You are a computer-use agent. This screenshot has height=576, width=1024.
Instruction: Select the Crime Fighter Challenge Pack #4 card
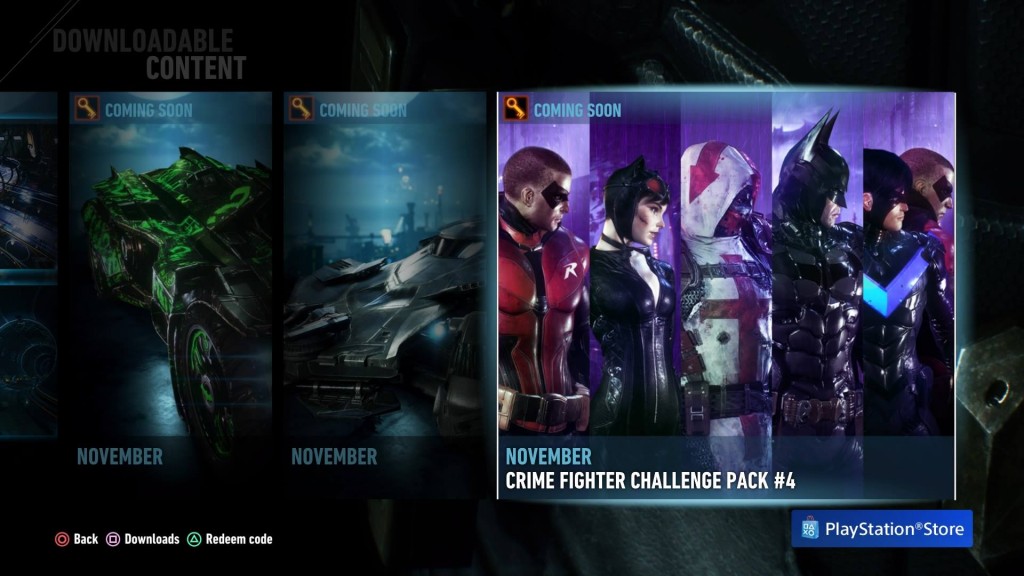click(726, 295)
